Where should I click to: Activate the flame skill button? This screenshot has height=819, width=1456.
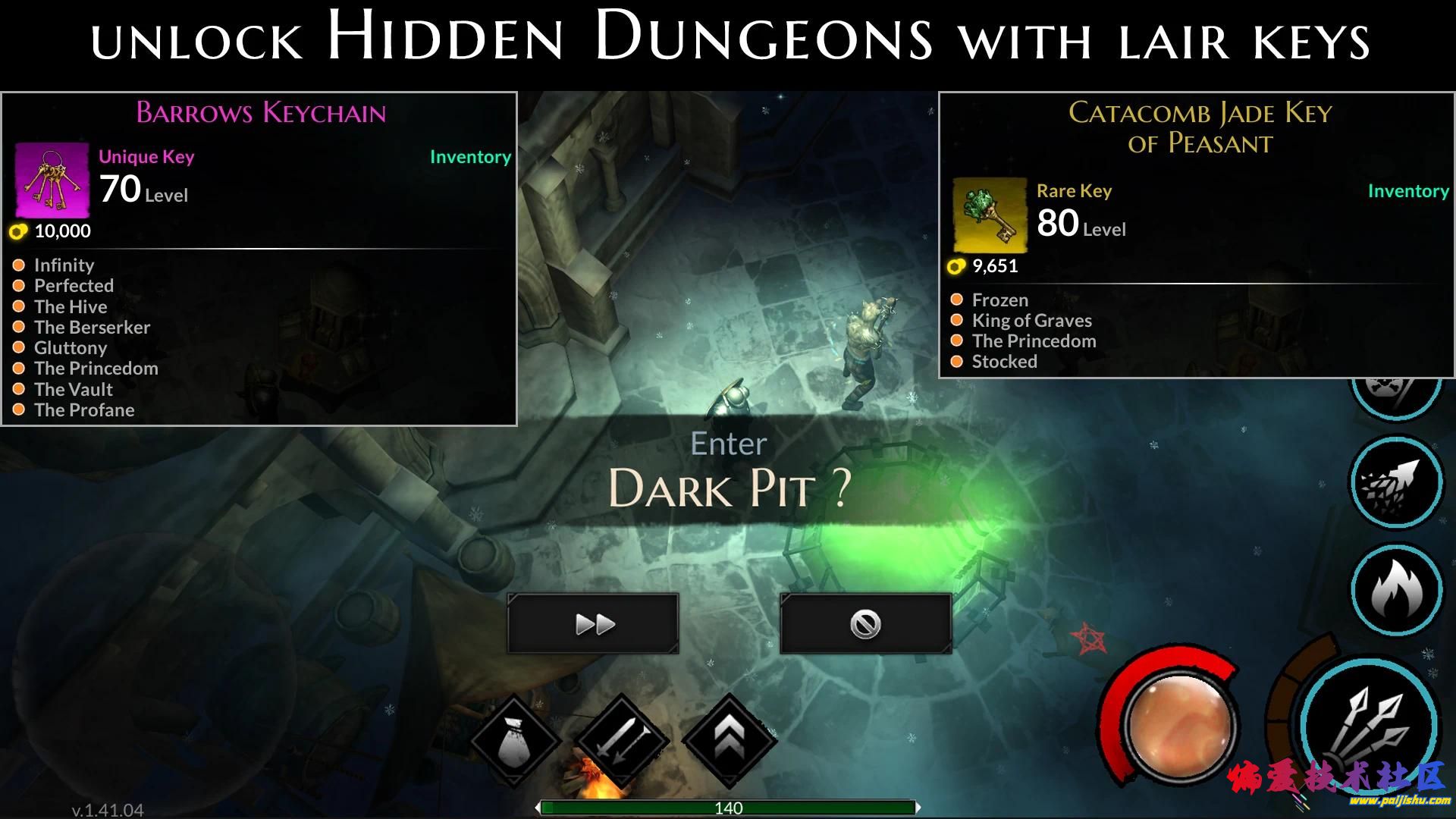(x=1396, y=589)
